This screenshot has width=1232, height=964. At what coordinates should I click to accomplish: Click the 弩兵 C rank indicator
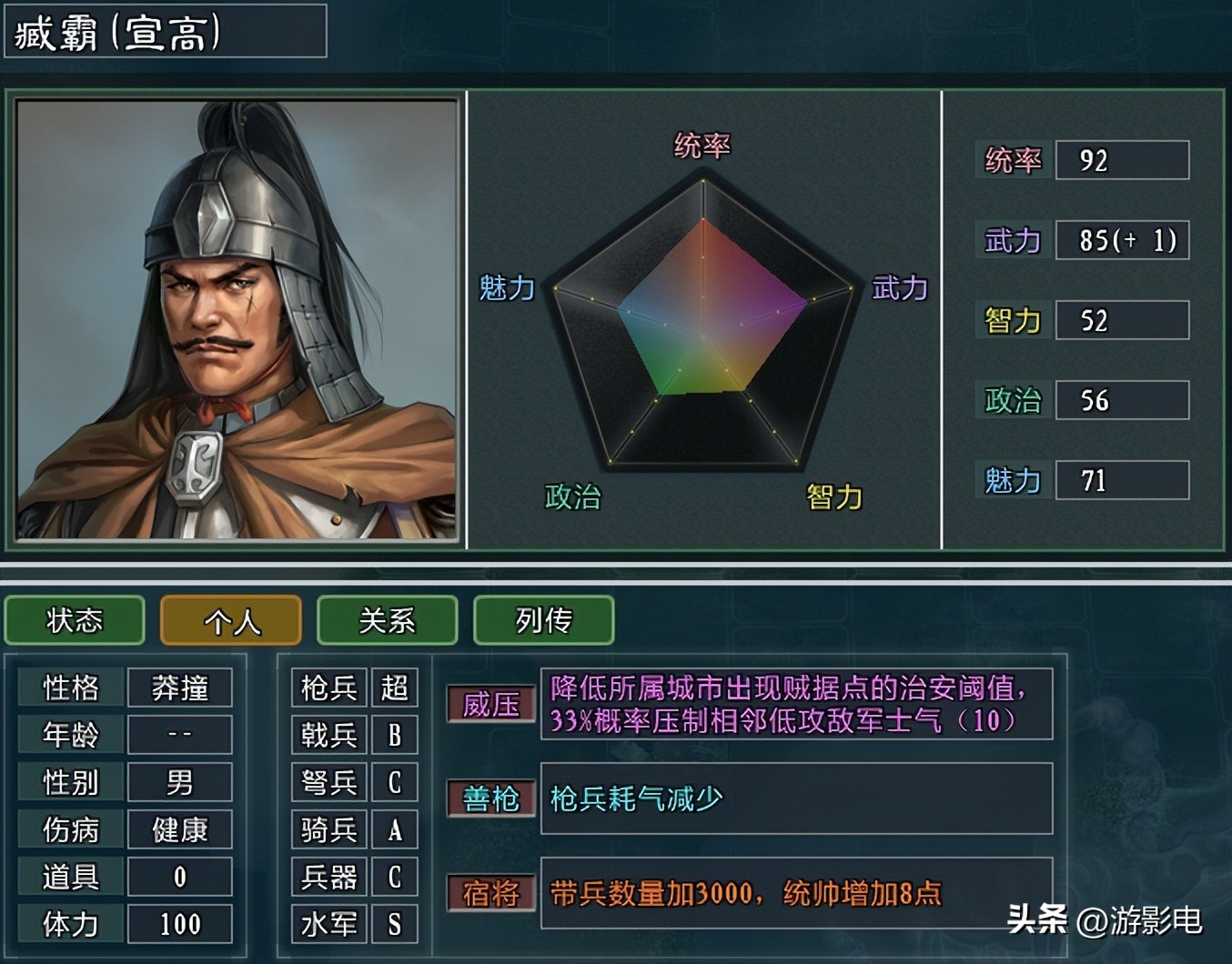[x=394, y=783]
